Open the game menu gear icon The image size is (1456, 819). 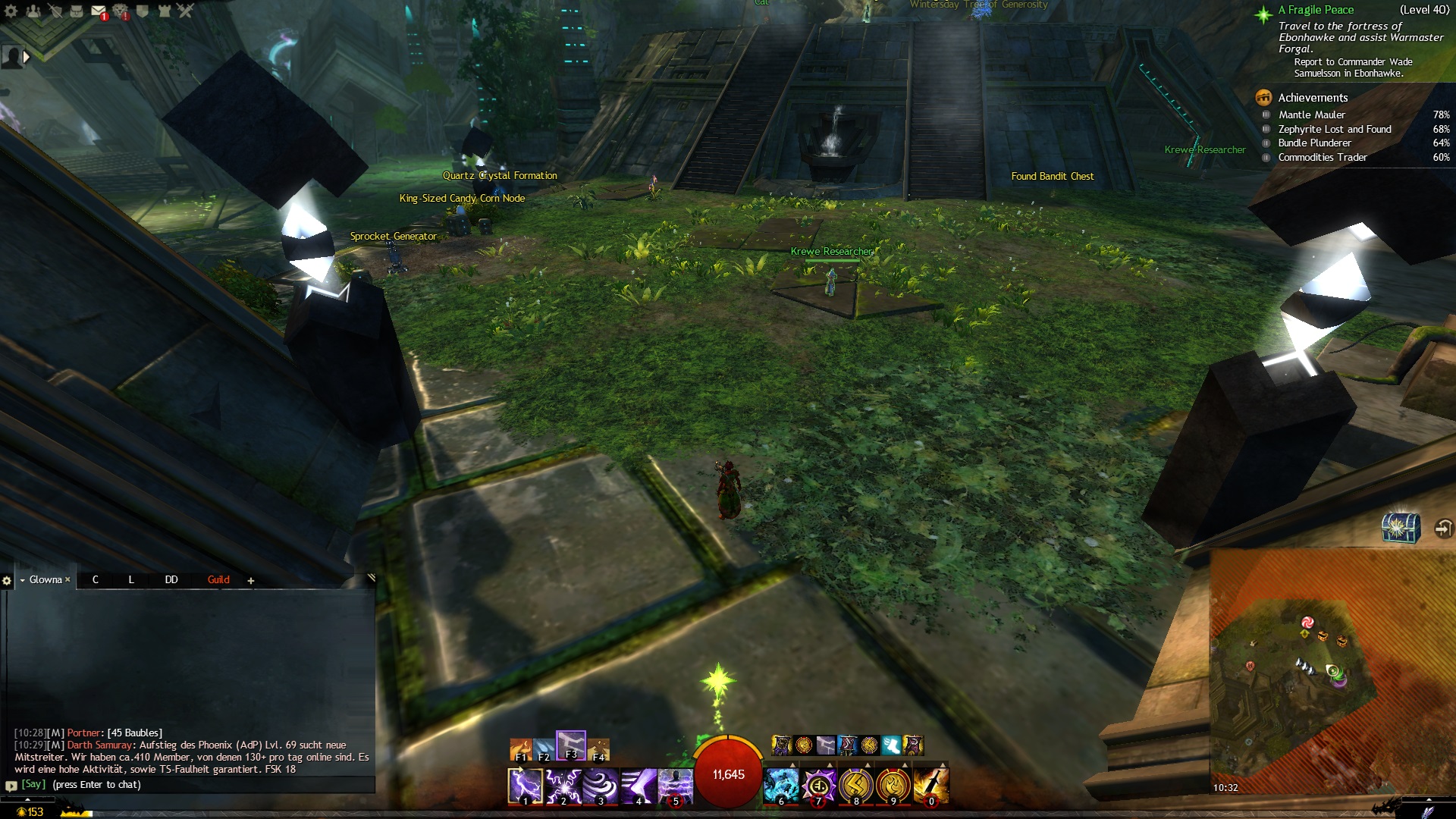point(11,11)
